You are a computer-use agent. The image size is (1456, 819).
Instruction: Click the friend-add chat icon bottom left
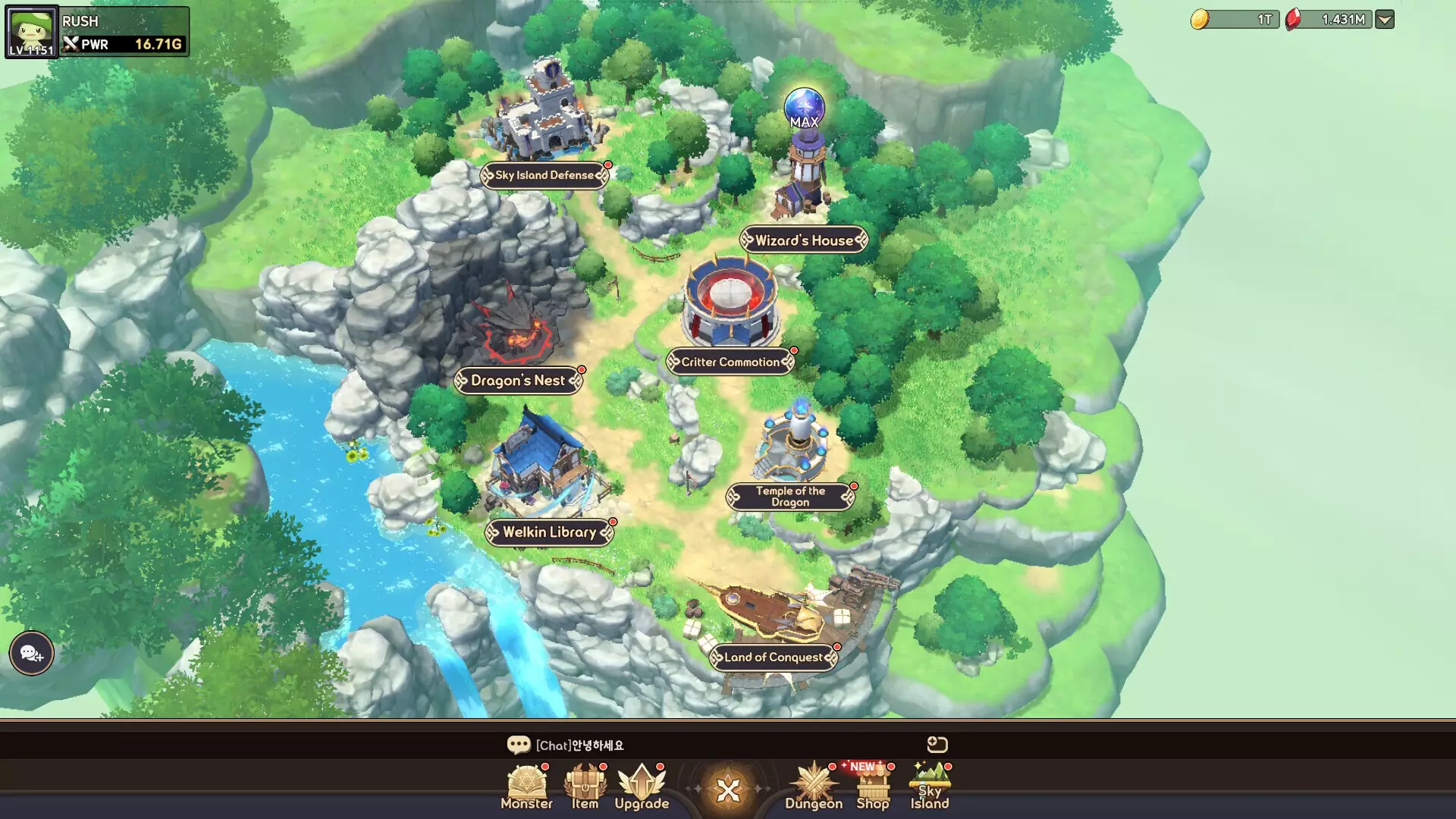30,653
